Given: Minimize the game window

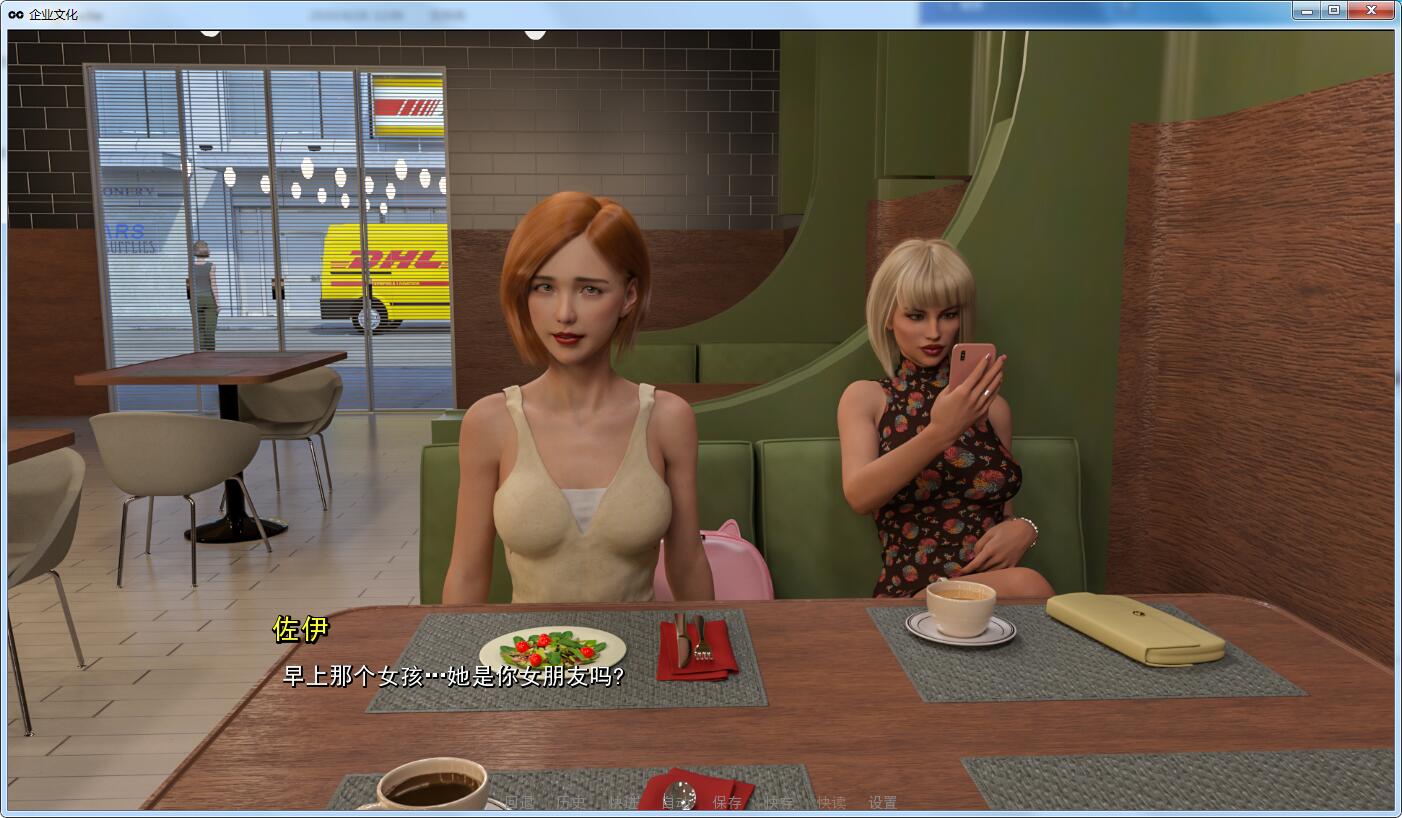Looking at the screenshot, I should coord(1307,10).
